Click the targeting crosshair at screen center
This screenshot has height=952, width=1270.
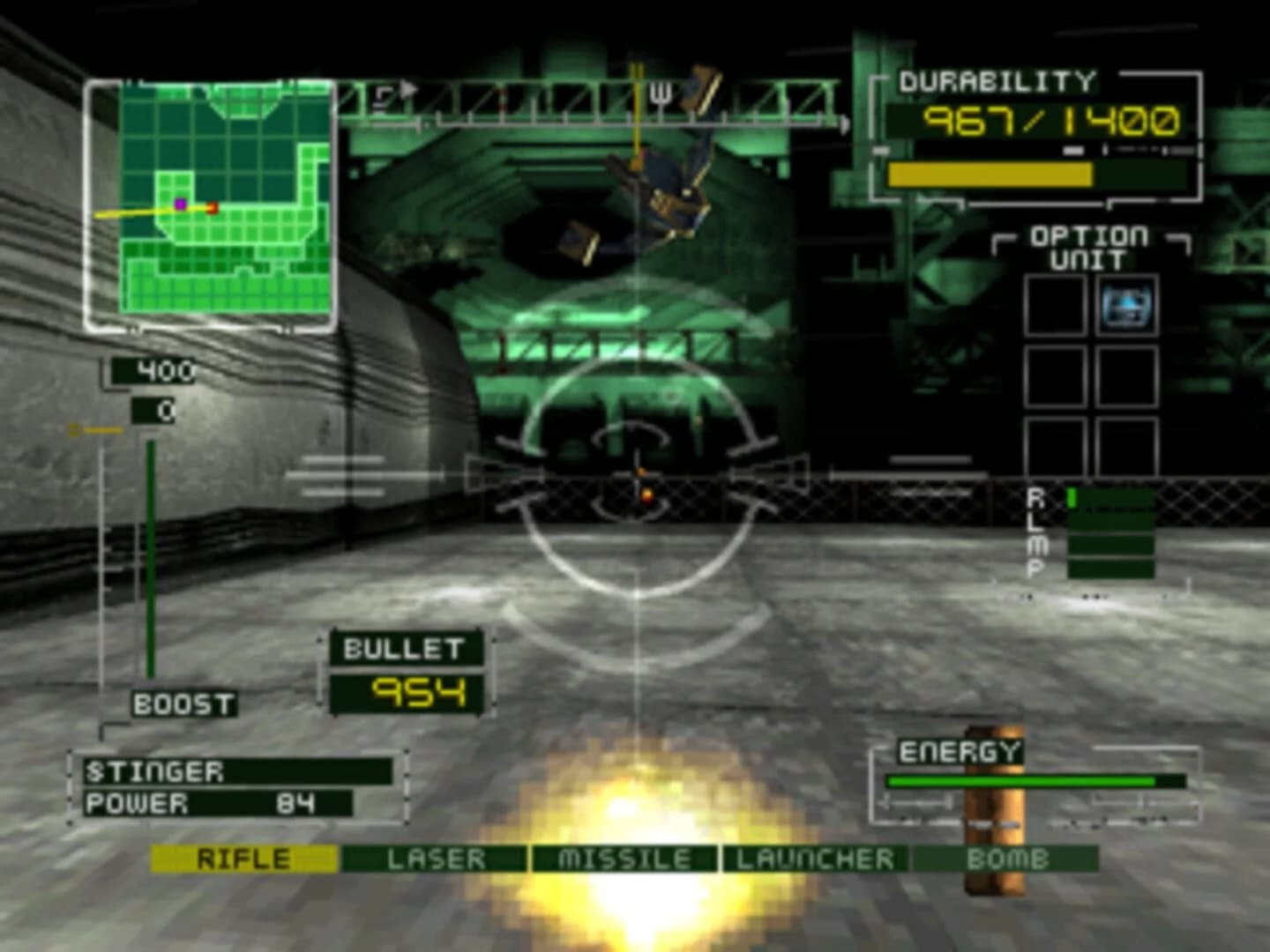coord(635,476)
